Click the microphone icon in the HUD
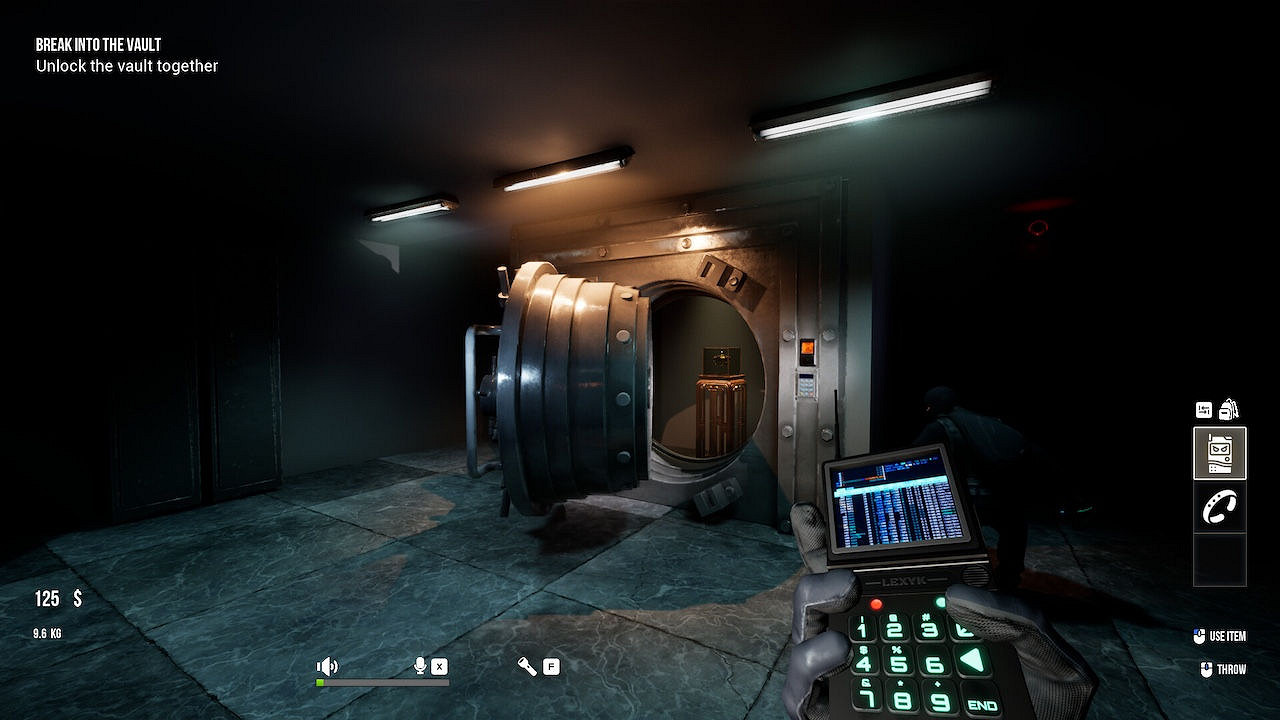 pos(418,665)
